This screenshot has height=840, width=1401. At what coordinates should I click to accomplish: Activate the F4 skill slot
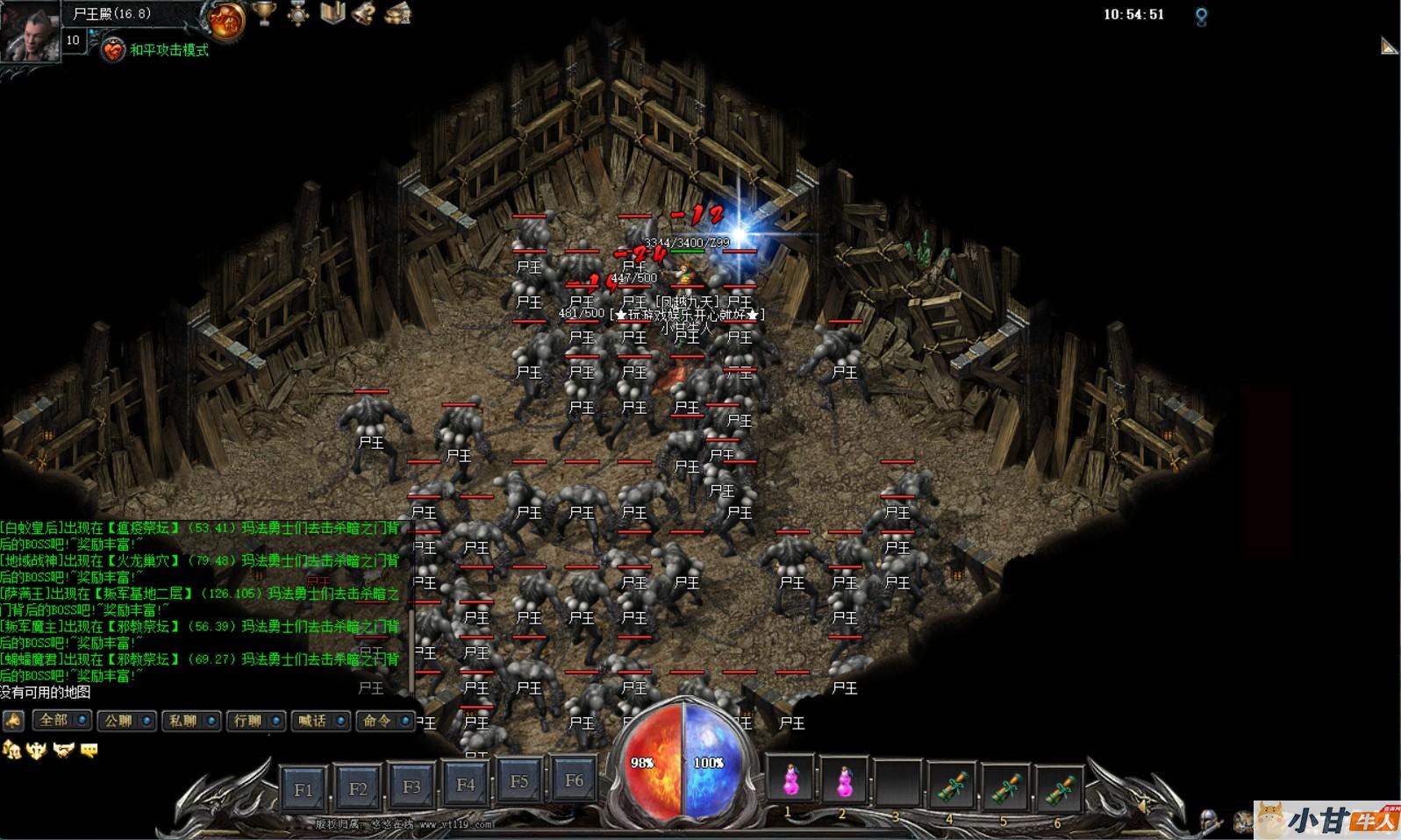point(465,785)
